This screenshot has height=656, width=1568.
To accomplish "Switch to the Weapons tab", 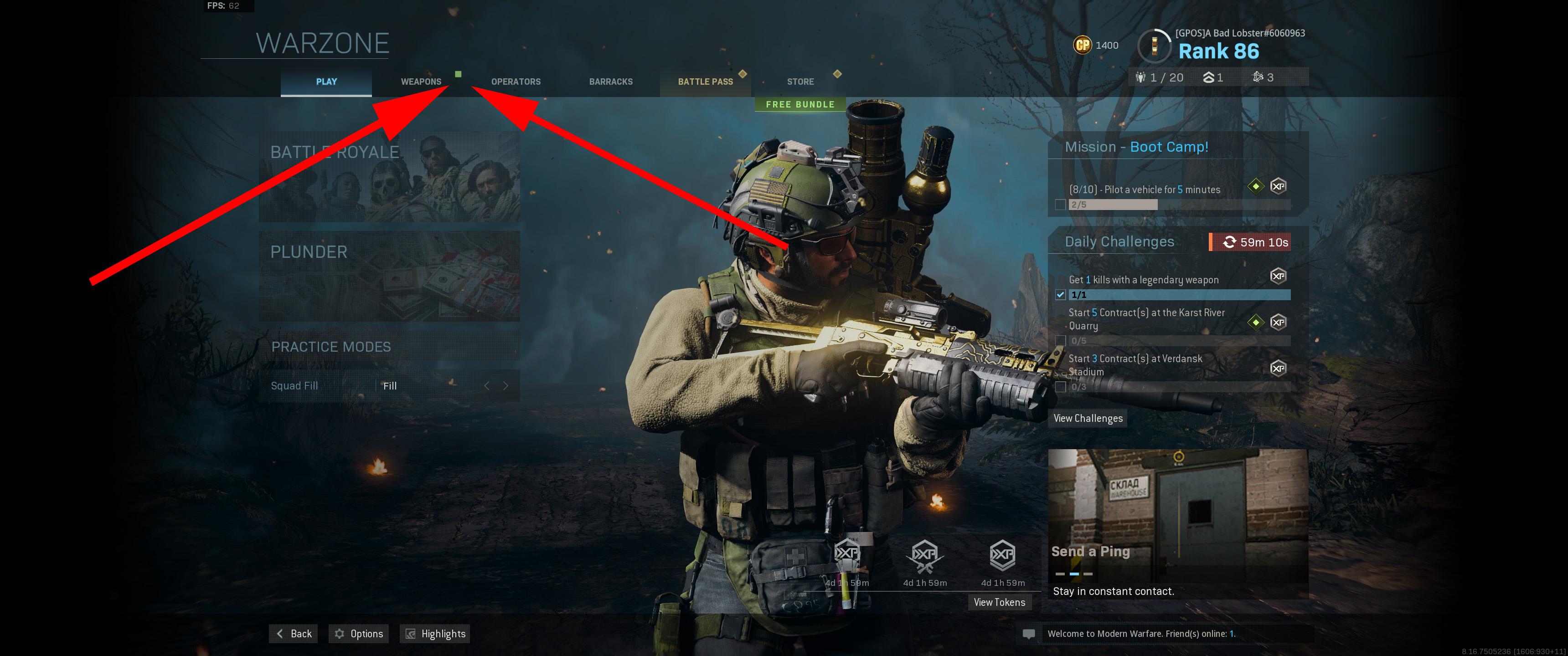I will pos(421,82).
